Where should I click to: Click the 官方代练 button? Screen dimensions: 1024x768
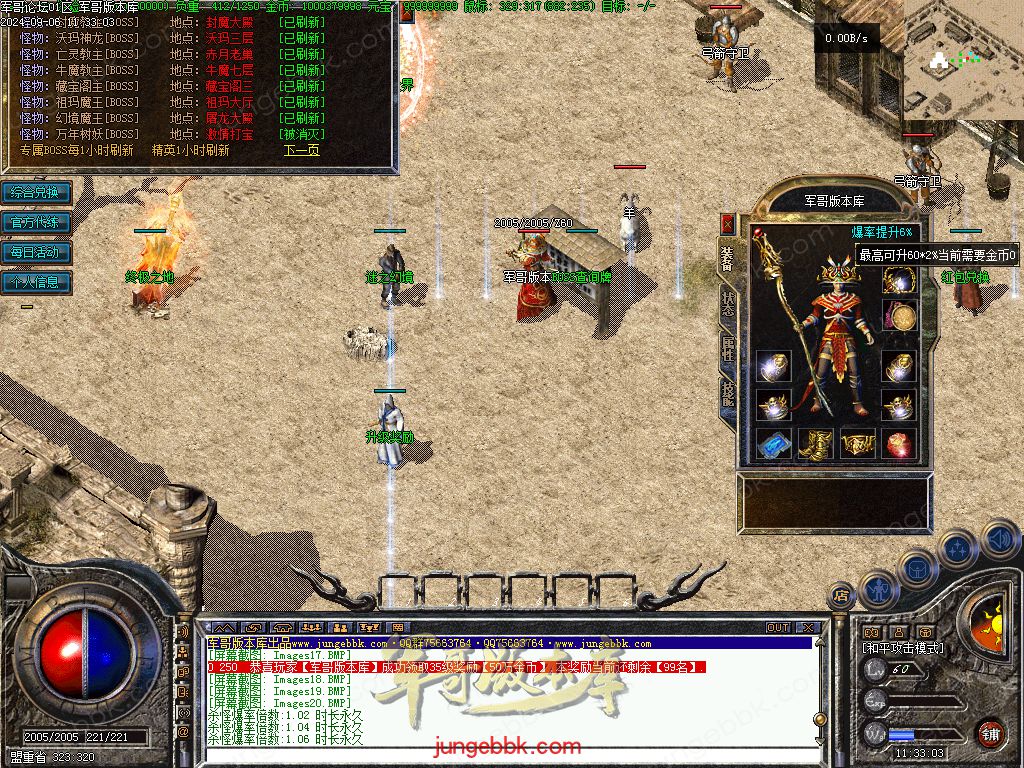pyautogui.click(x=36, y=222)
